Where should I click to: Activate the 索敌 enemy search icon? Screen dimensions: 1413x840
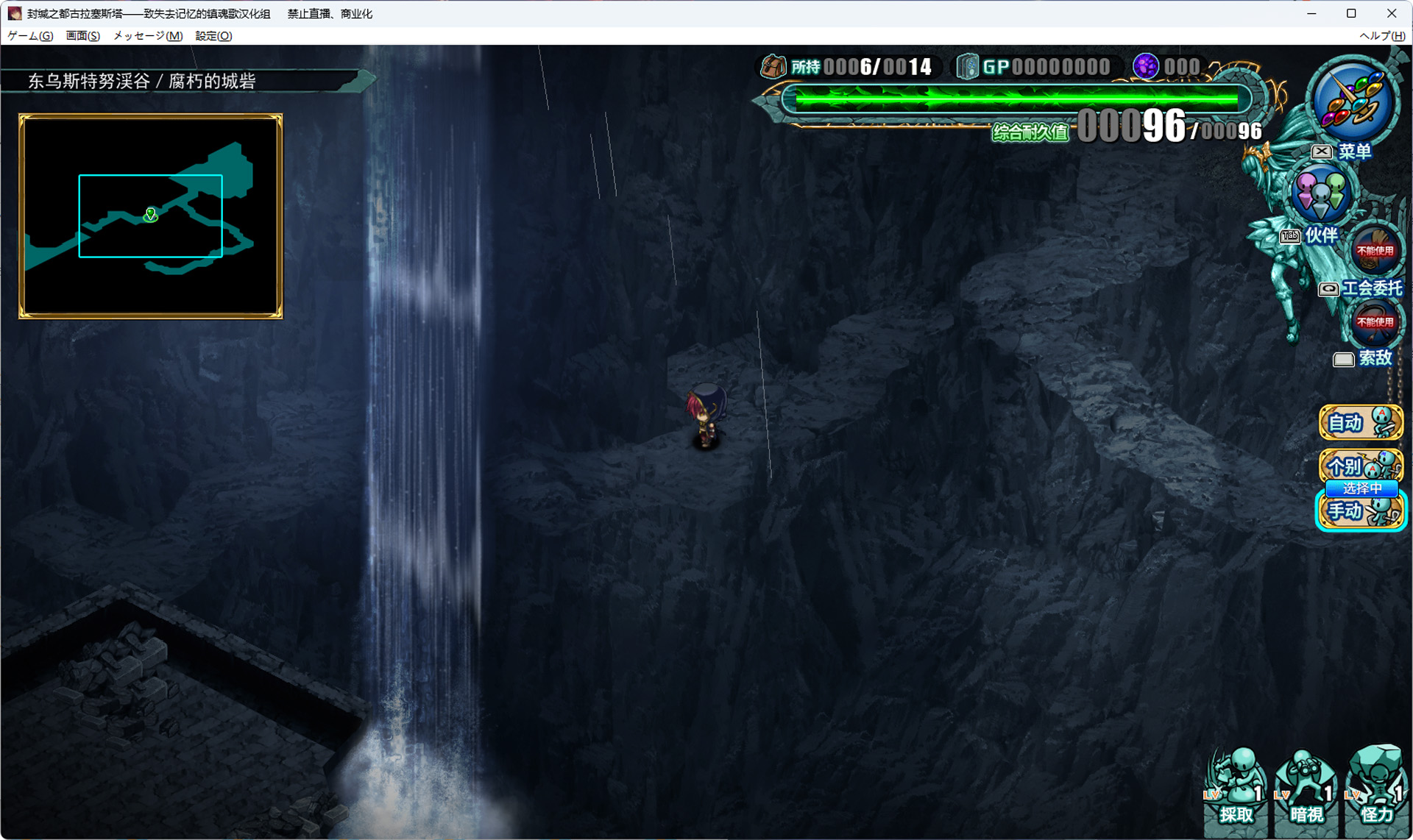[x=1375, y=324]
